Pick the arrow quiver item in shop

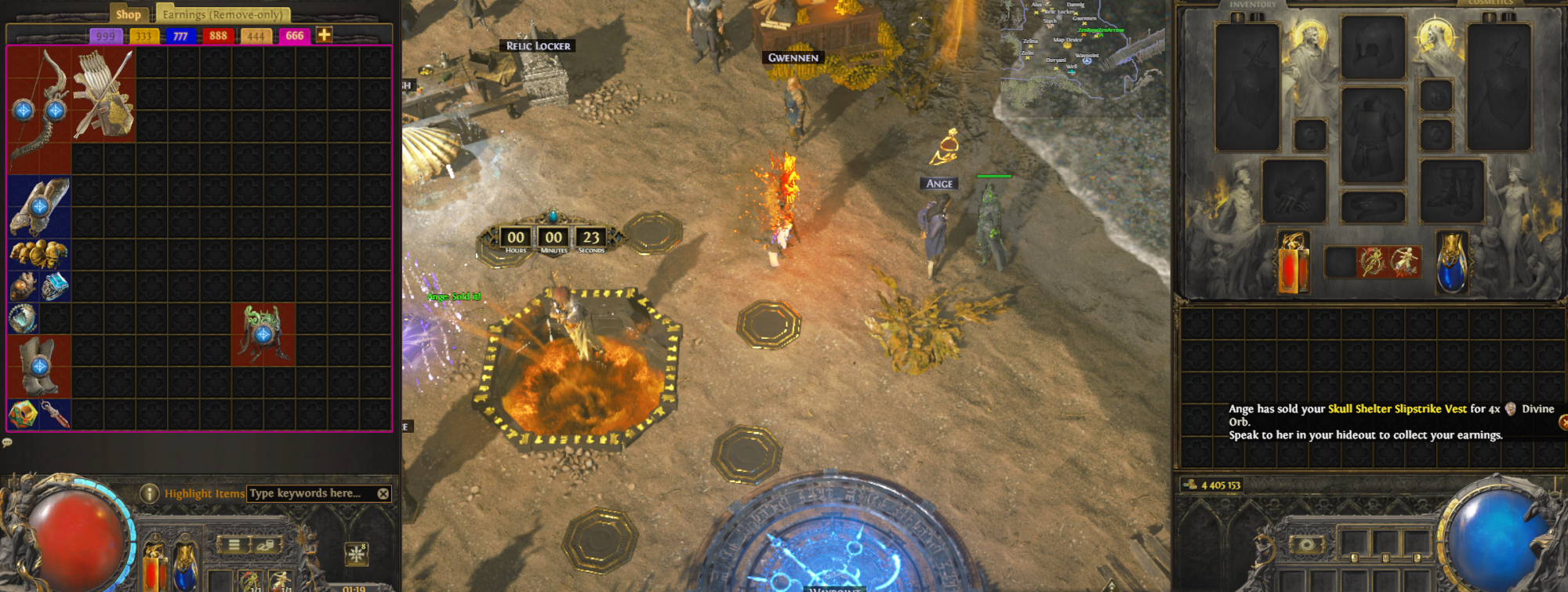click(x=103, y=94)
